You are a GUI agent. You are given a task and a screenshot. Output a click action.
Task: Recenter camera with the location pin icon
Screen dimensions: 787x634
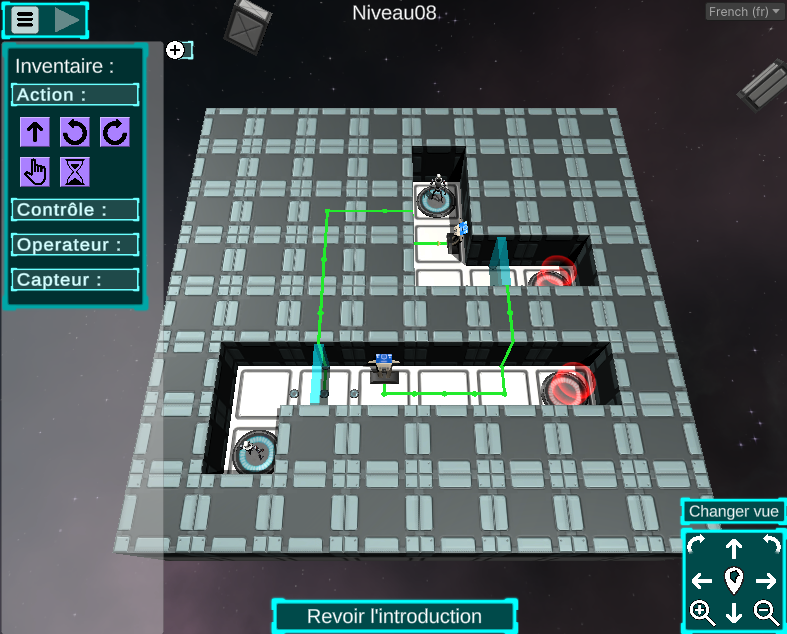coord(734,580)
